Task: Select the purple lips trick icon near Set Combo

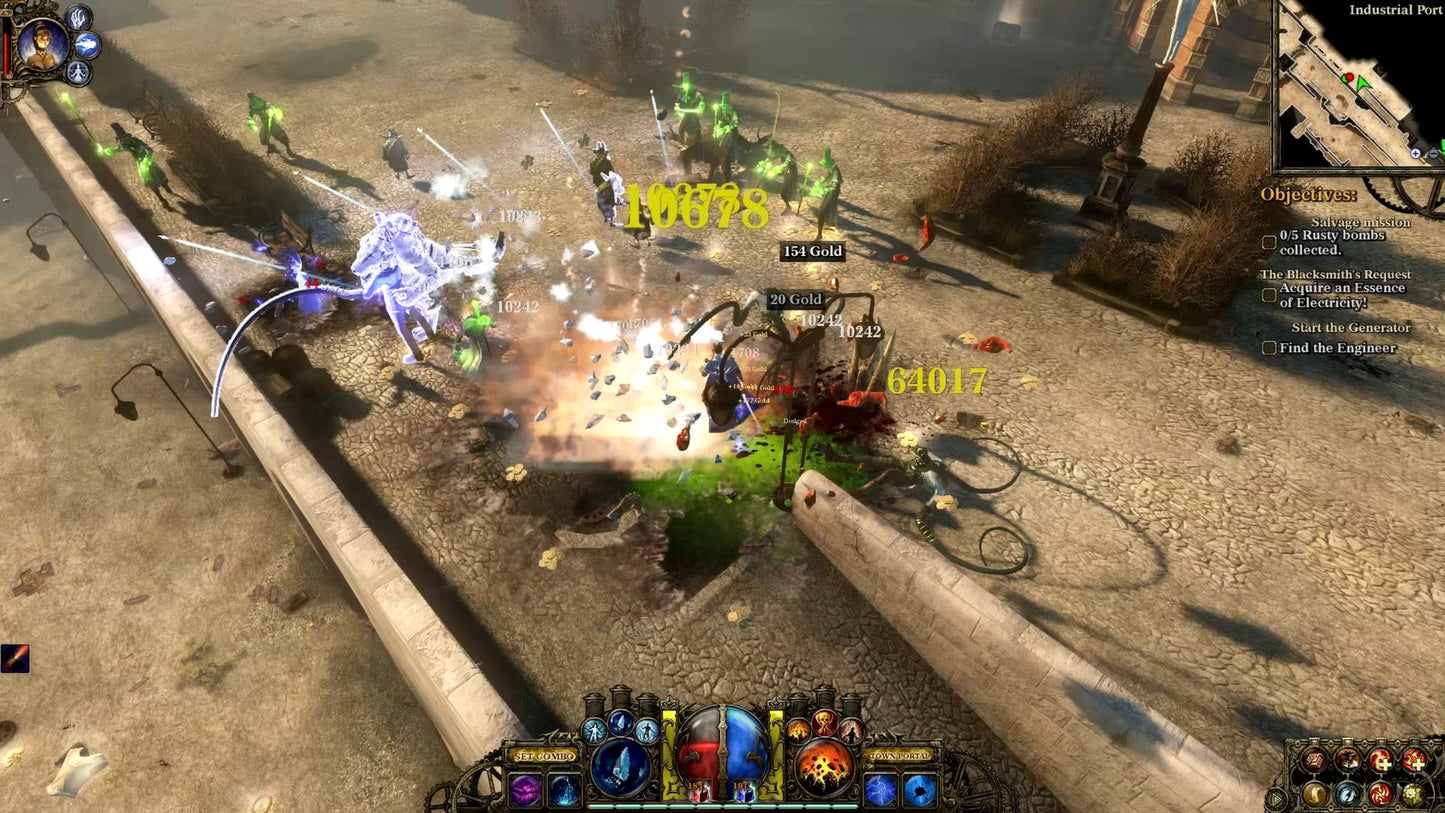Action: coord(526,788)
